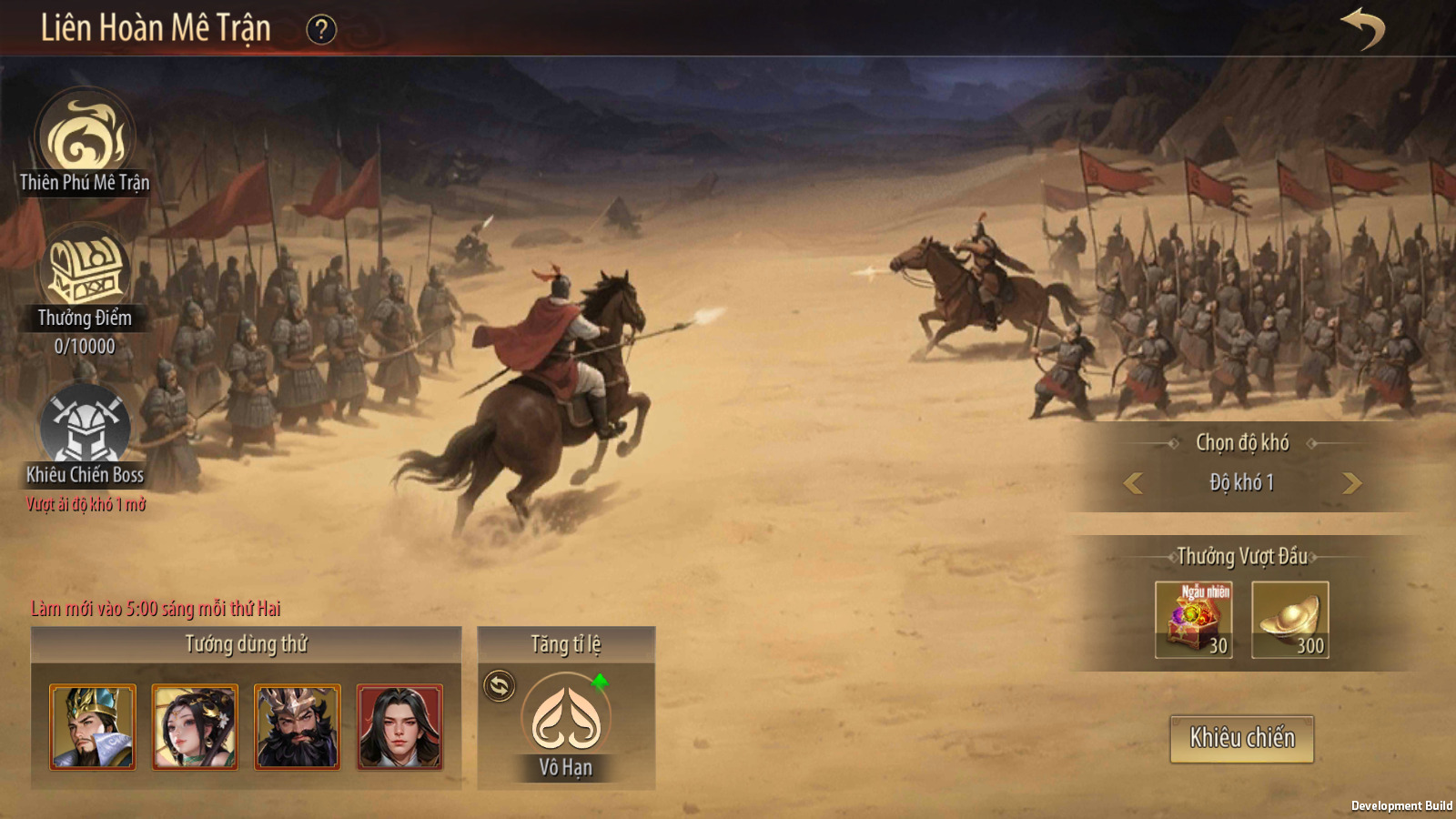The image size is (1456, 819).
Task: Select the long-haired hero in red frame
Action: point(399,727)
